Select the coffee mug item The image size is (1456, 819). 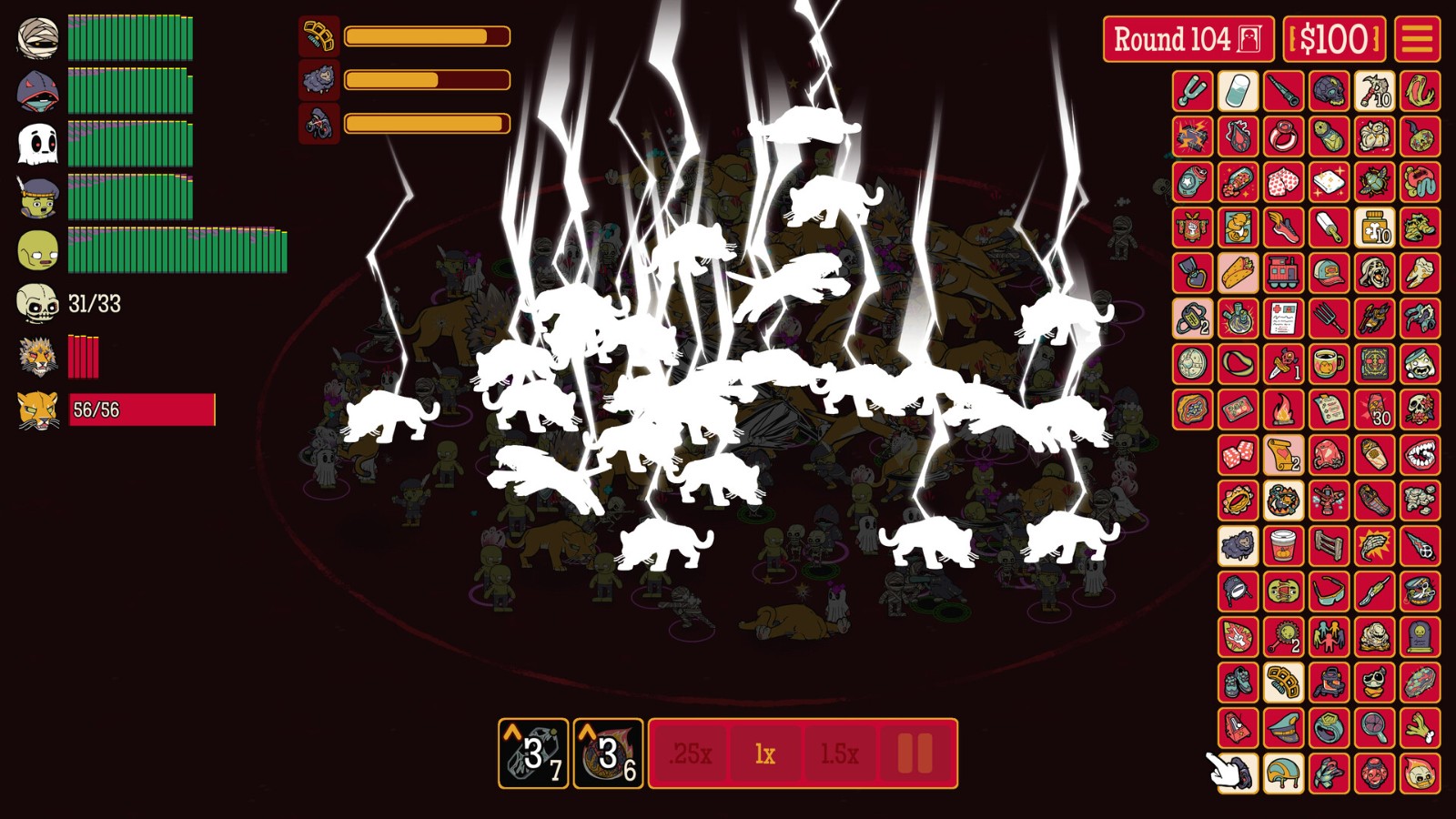[x=1329, y=364]
